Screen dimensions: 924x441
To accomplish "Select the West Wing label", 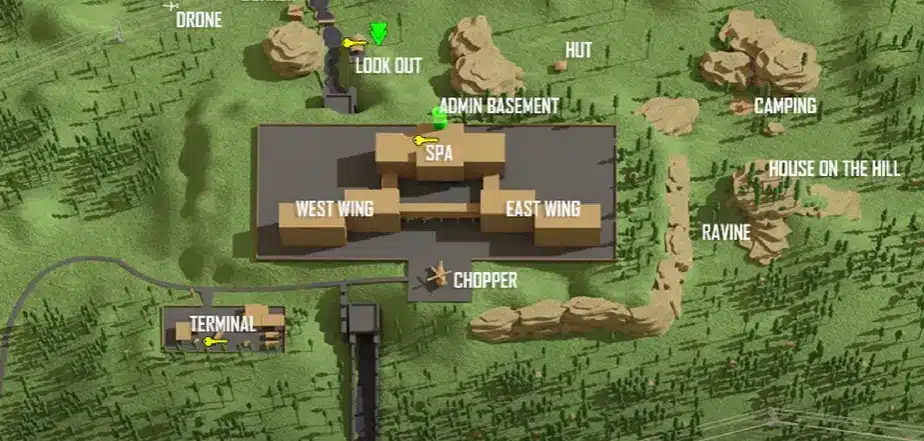I will click(x=334, y=209).
